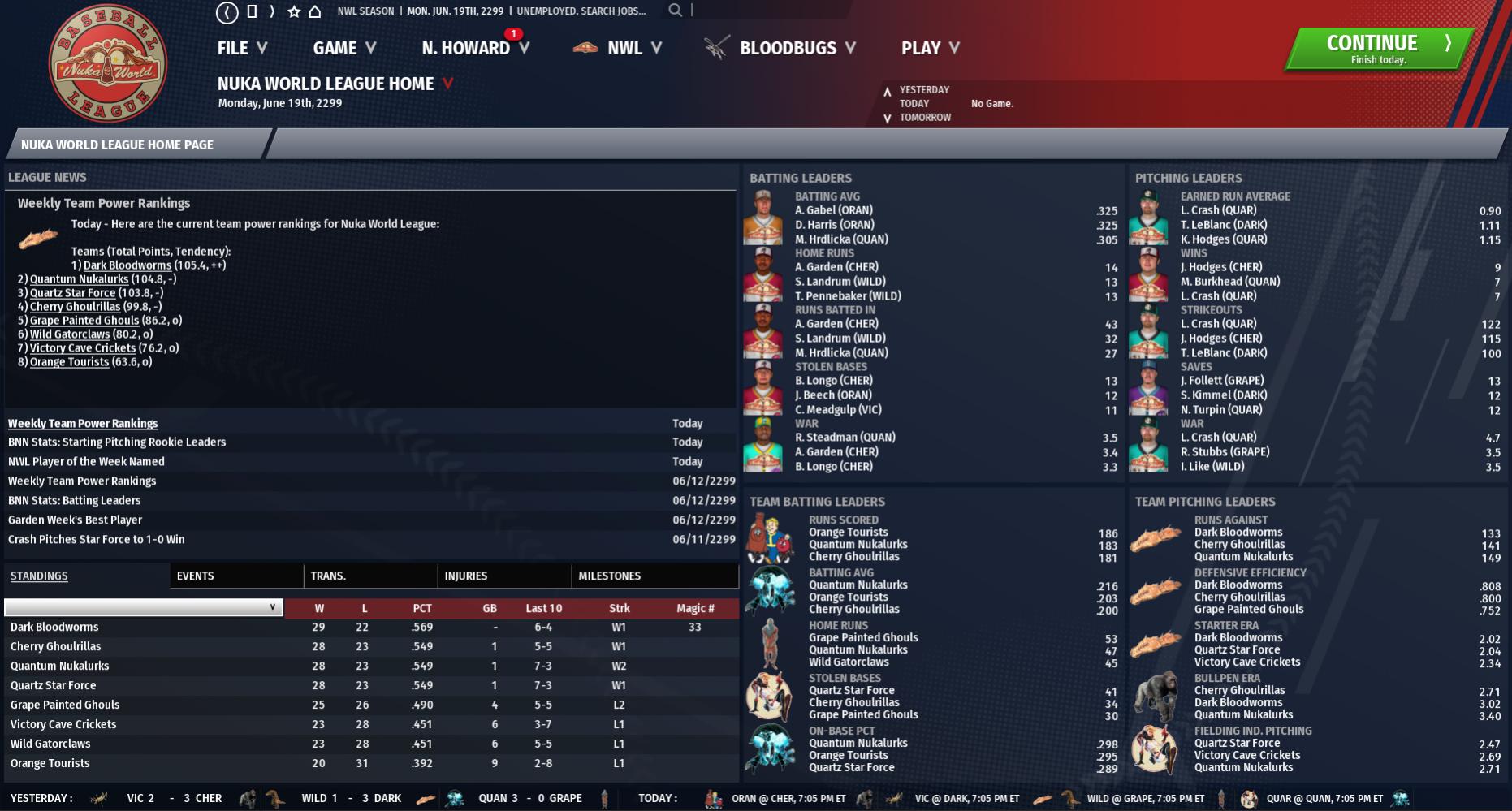This screenshot has width=1512, height=811.
Task: Show the Injuries tab
Action: point(466,576)
